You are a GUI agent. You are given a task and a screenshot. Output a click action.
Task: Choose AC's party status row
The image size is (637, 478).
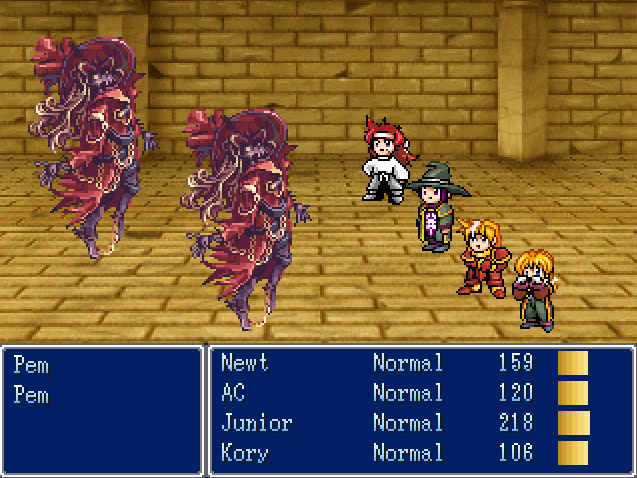(234, 393)
